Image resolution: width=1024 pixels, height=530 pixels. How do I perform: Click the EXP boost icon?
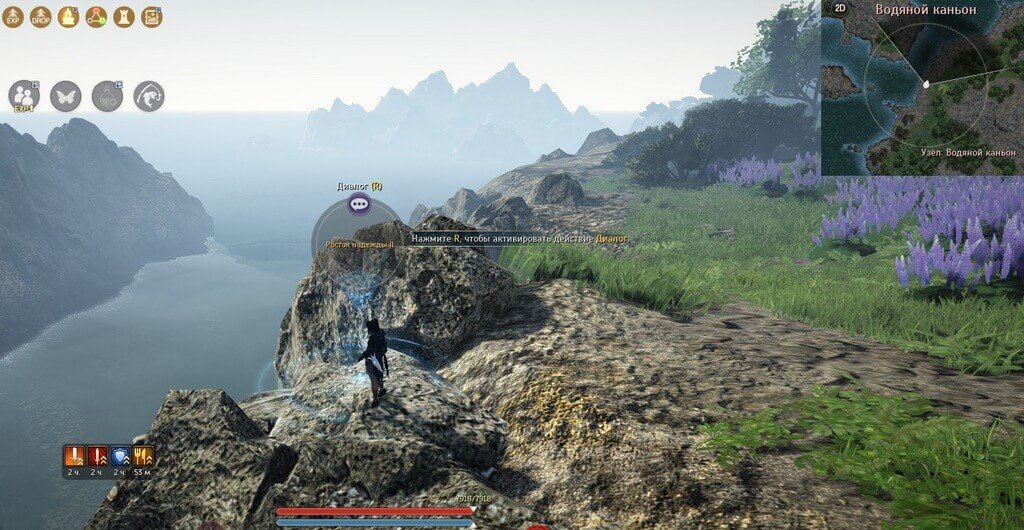point(13,17)
